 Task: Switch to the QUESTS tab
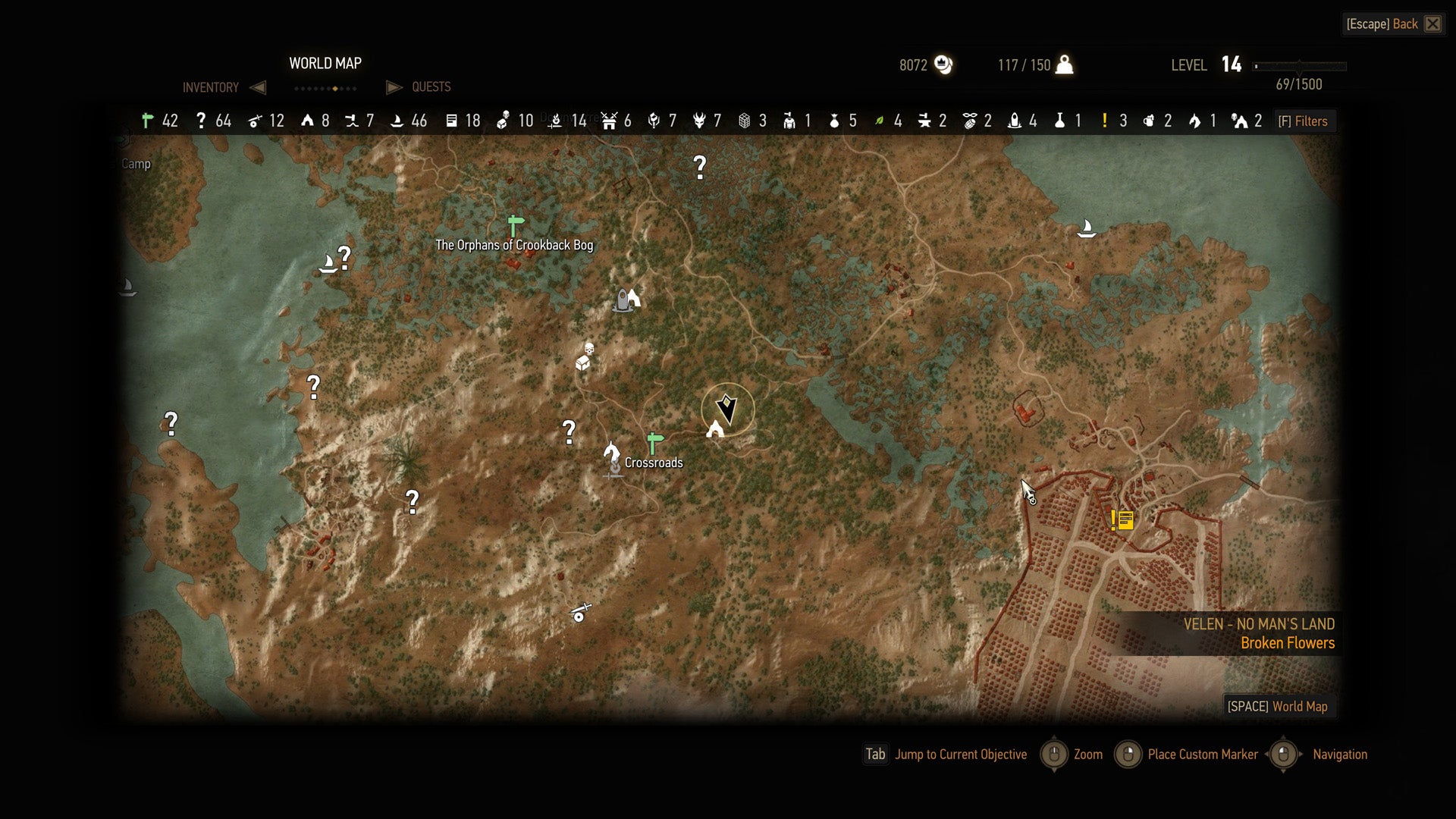pyautogui.click(x=431, y=87)
